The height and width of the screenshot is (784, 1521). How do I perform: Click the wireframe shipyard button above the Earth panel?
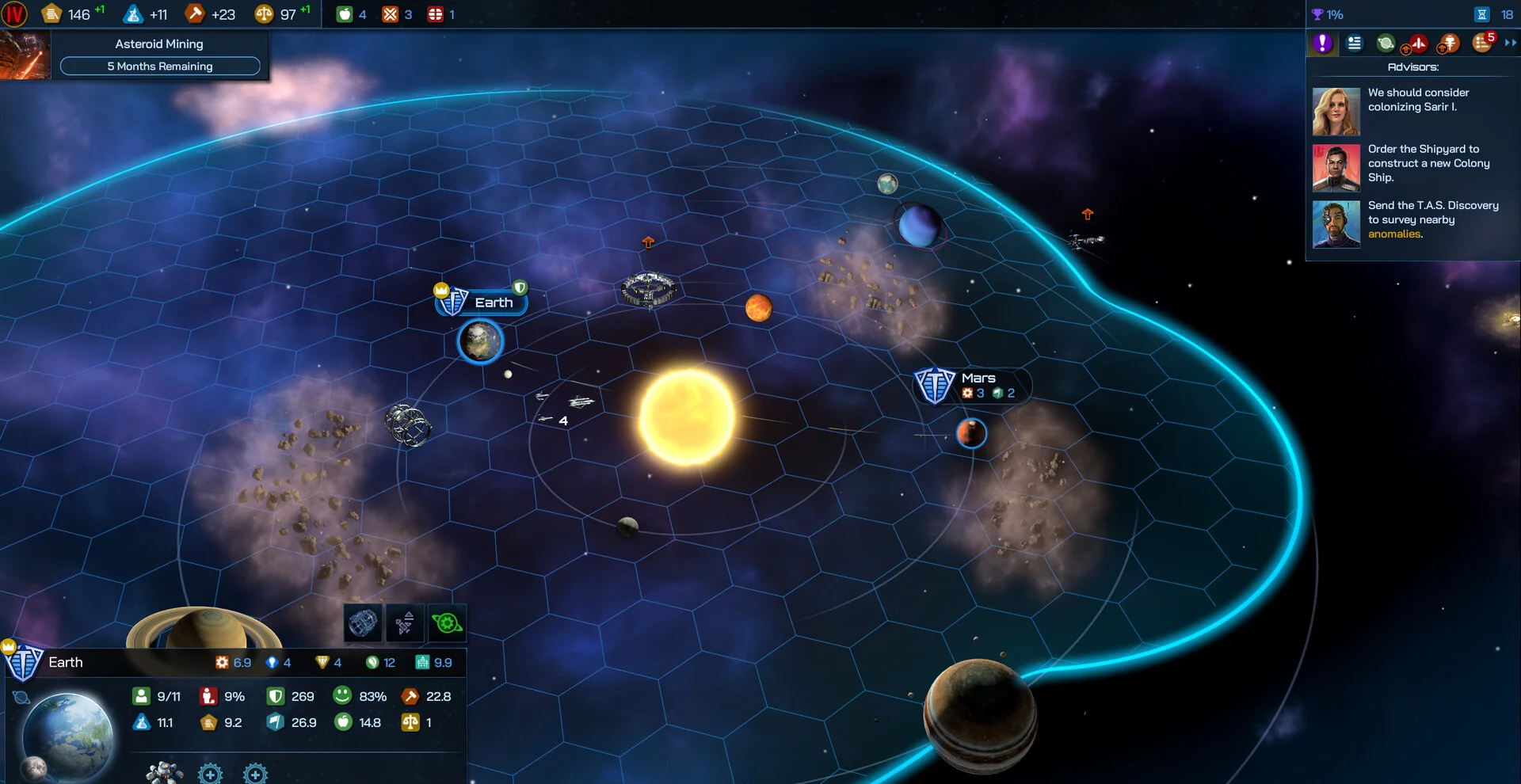click(363, 623)
